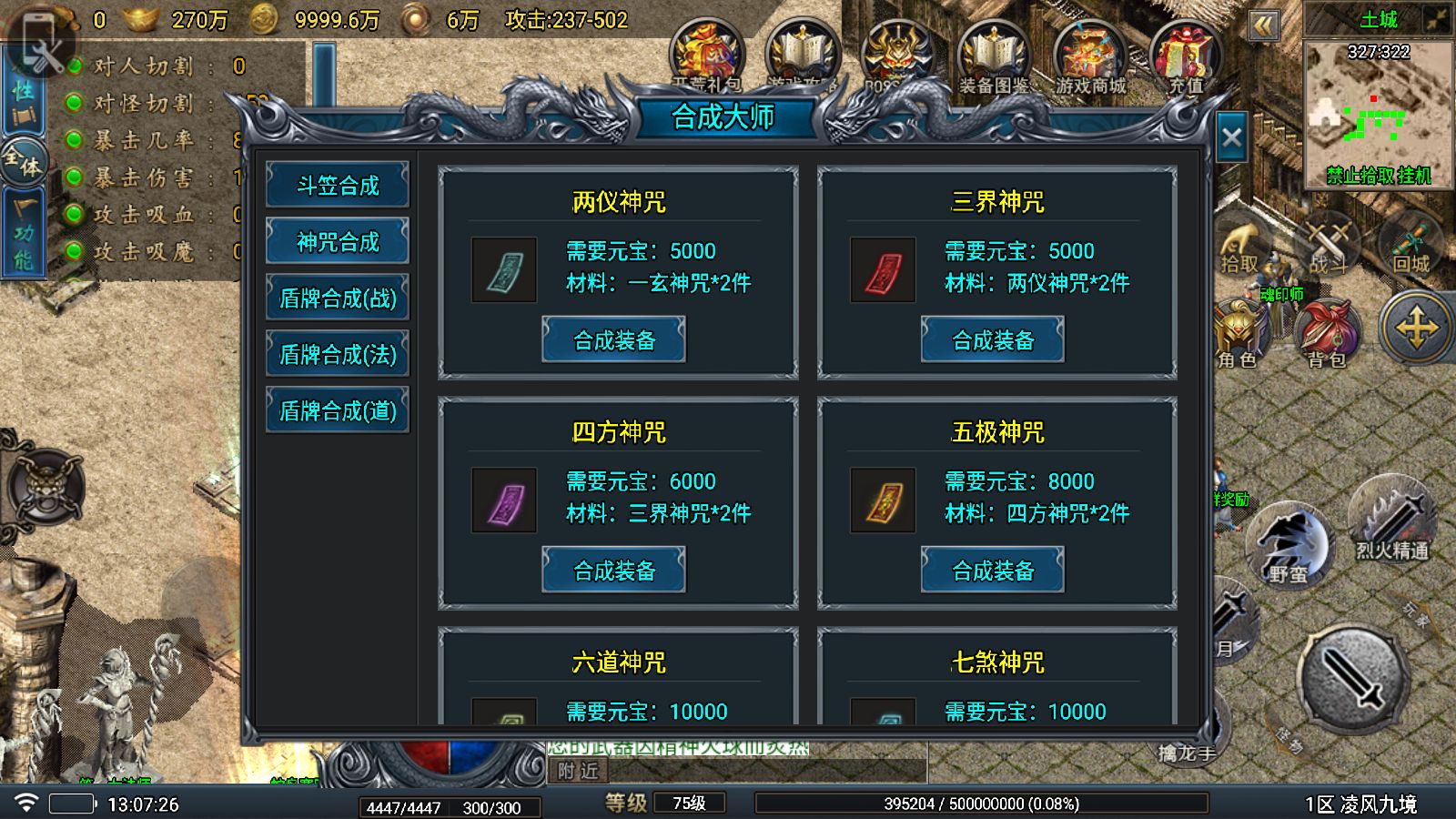Select the 盾牌合成(战) category
This screenshot has height=819, width=1456.
337,298
